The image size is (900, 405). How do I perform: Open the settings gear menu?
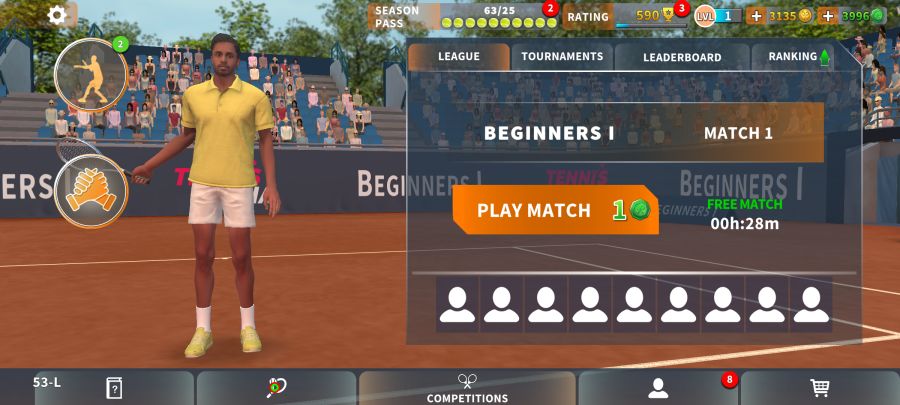point(57,15)
